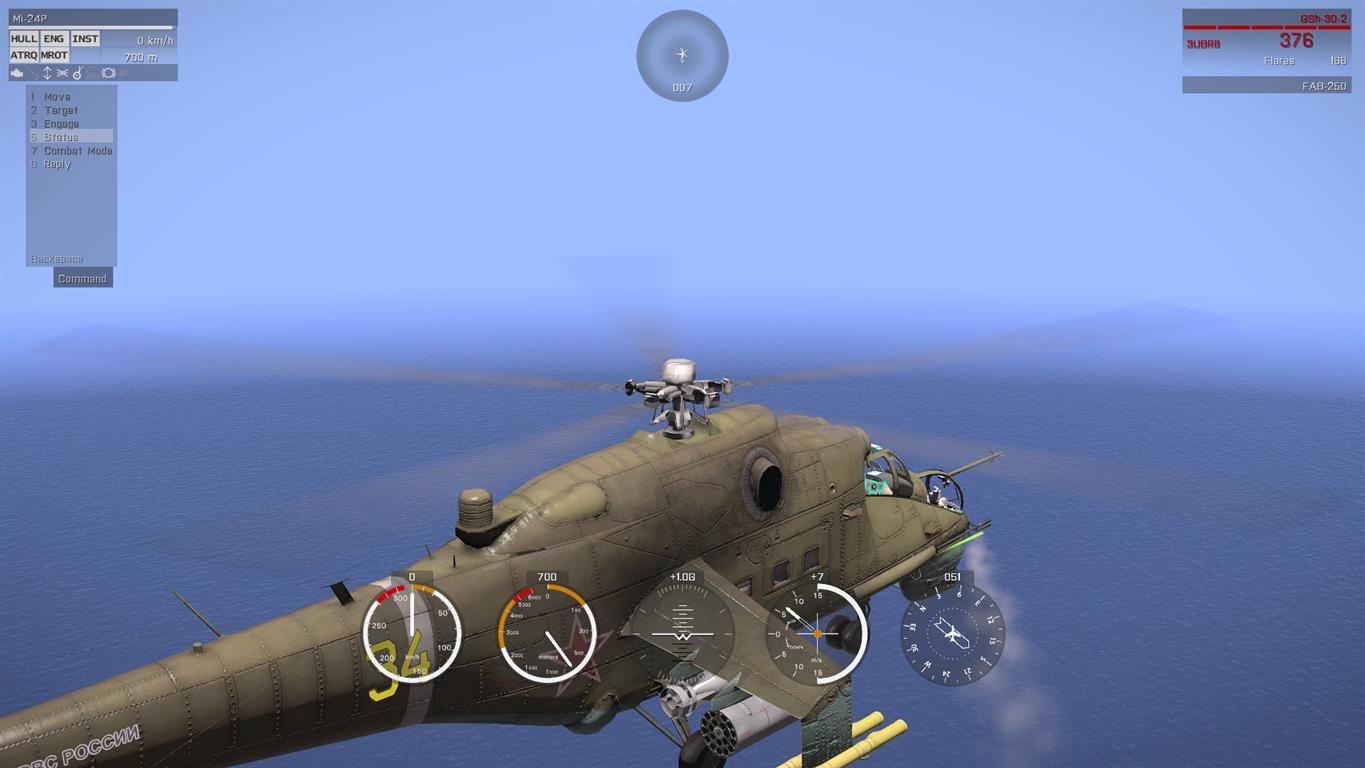The height and width of the screenshot is (768, 1365).
Task: Click the ENG engine damage indicator
Action: pos(54,39)
